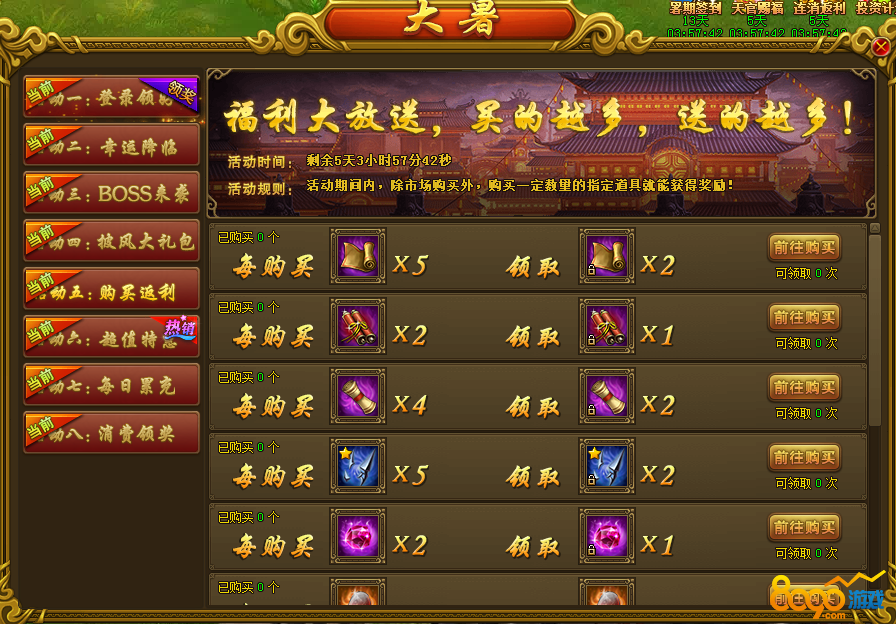This screenshot has width=896, height=624.
Task: Click 前往购买 in the pink gem row
Action: click(804, 527)
